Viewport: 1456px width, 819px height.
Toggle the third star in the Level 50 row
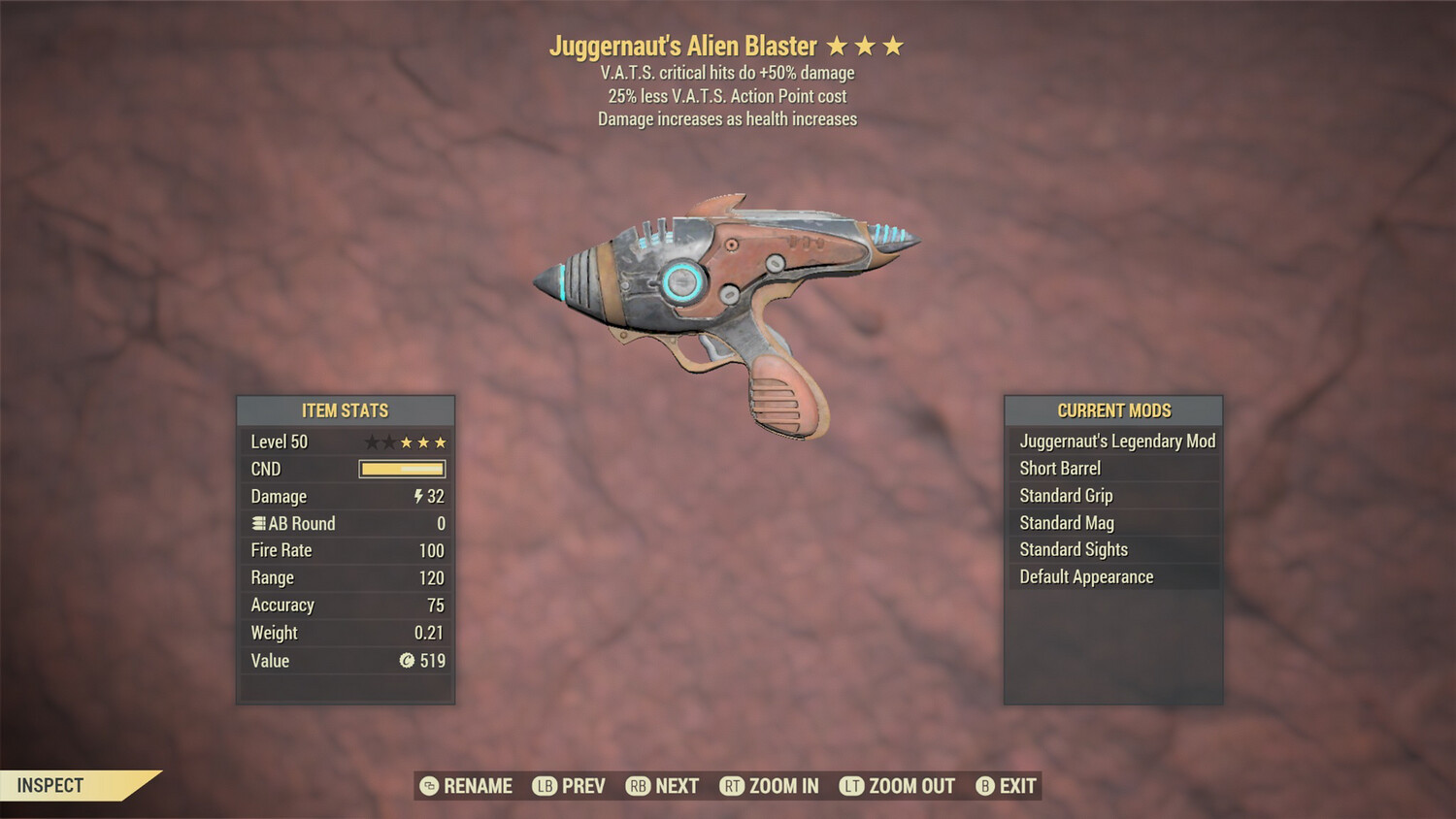click(x=407, y=442)
